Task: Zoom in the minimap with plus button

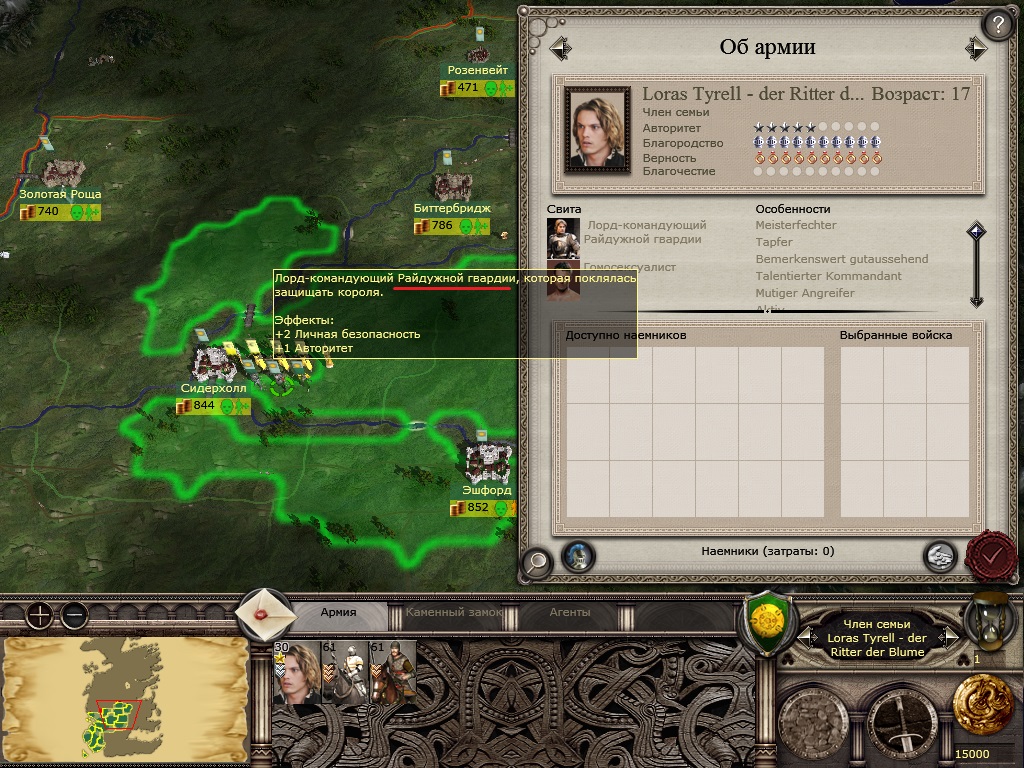Action: (x=39, y=615)
